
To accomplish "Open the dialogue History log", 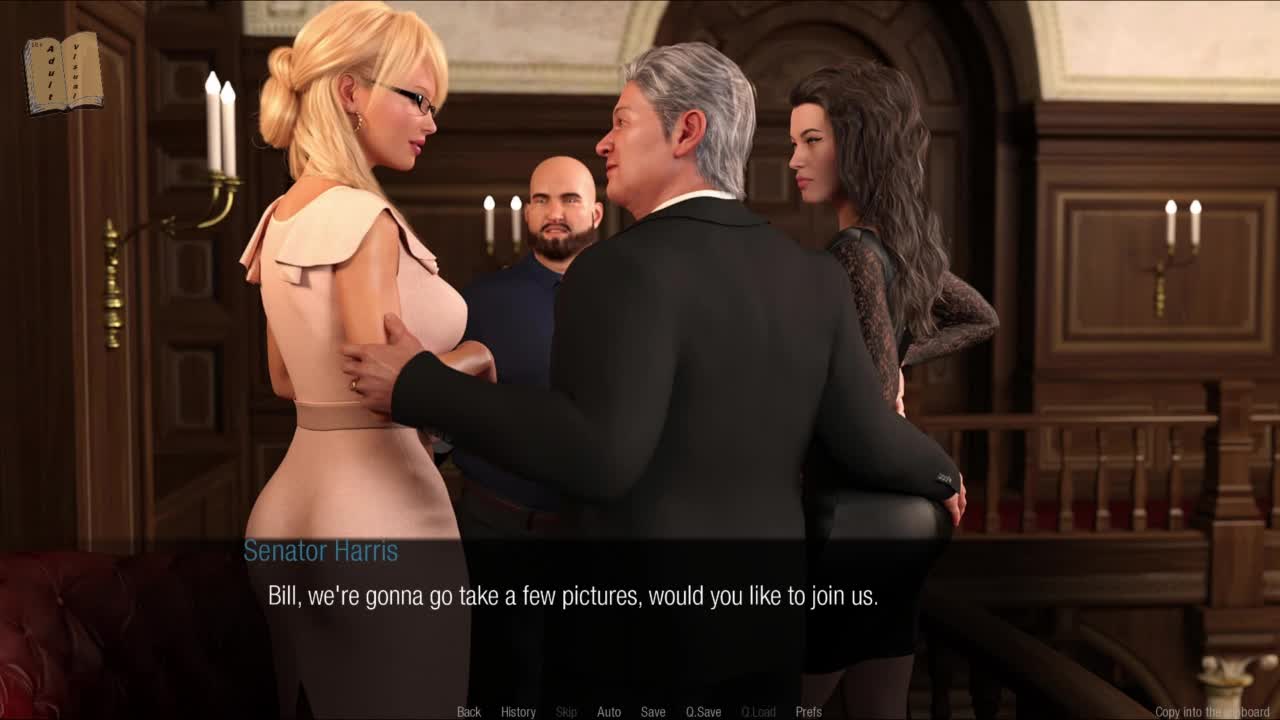I will pos(518,712).
